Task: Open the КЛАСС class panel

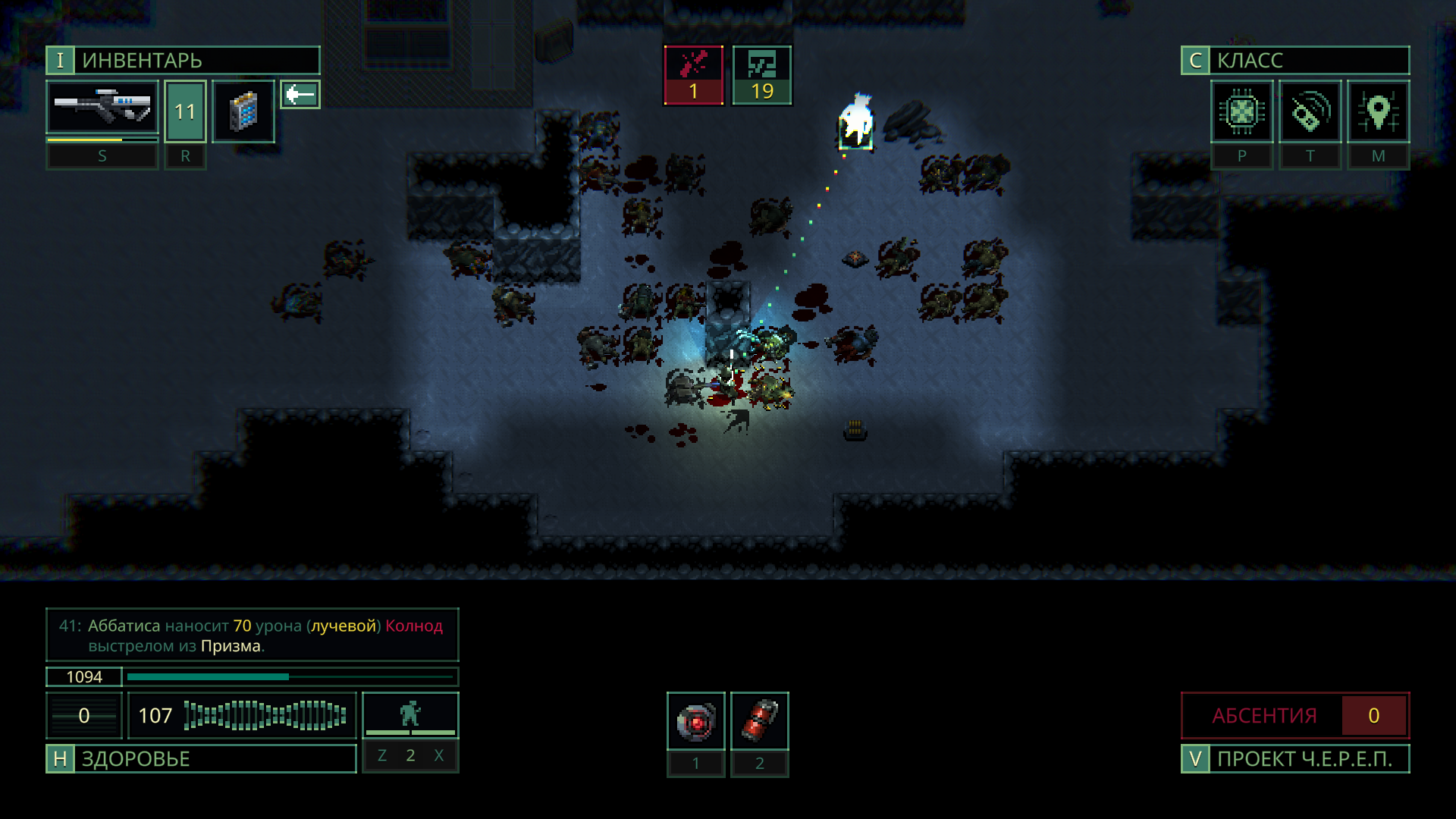Action: (x=1294, y=61)
